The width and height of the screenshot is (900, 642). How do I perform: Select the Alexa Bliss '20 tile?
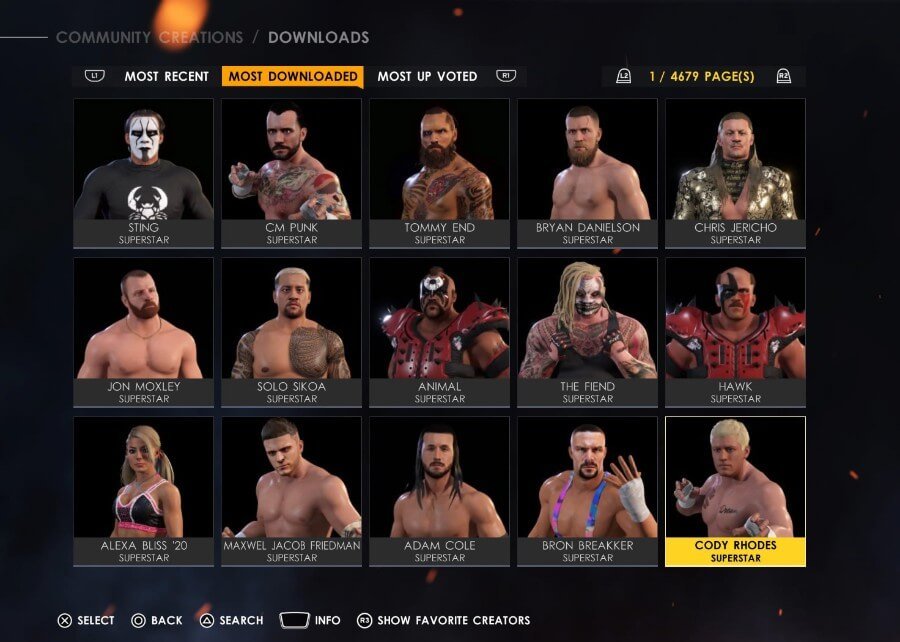tap(144, 491)
